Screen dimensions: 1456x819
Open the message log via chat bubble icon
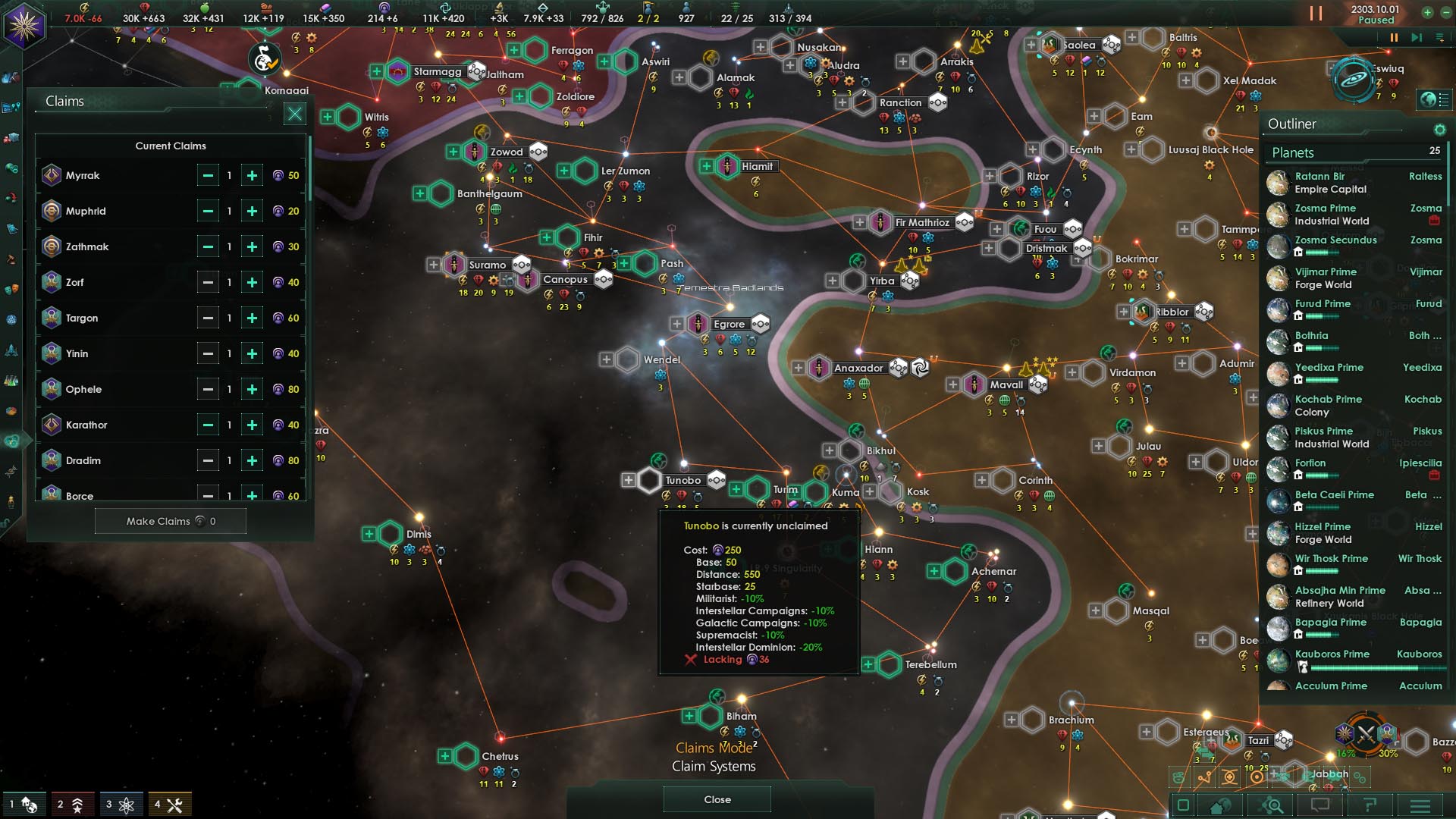(1319, 805)
